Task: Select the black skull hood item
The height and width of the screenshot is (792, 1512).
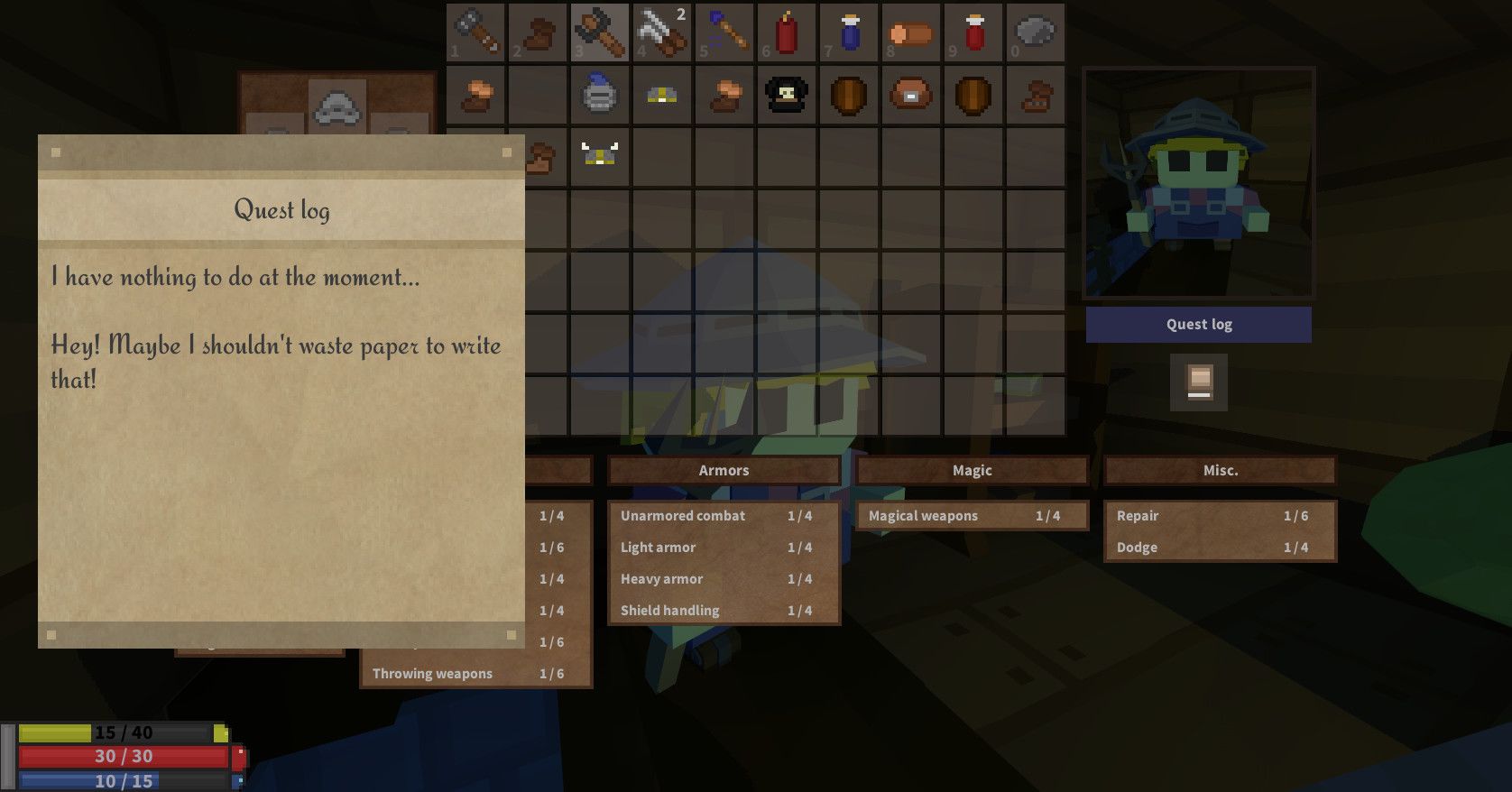Action: [787, 94]
